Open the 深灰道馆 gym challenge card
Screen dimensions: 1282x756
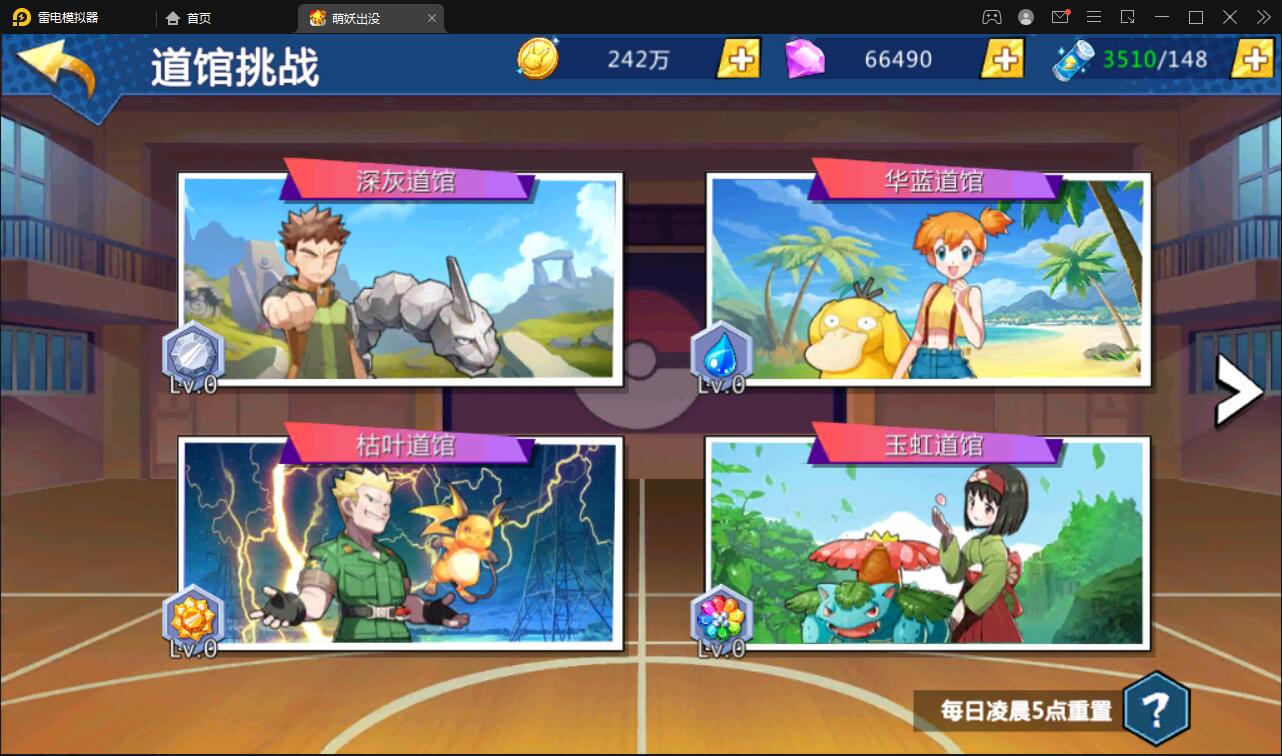(x=400, y=280)
